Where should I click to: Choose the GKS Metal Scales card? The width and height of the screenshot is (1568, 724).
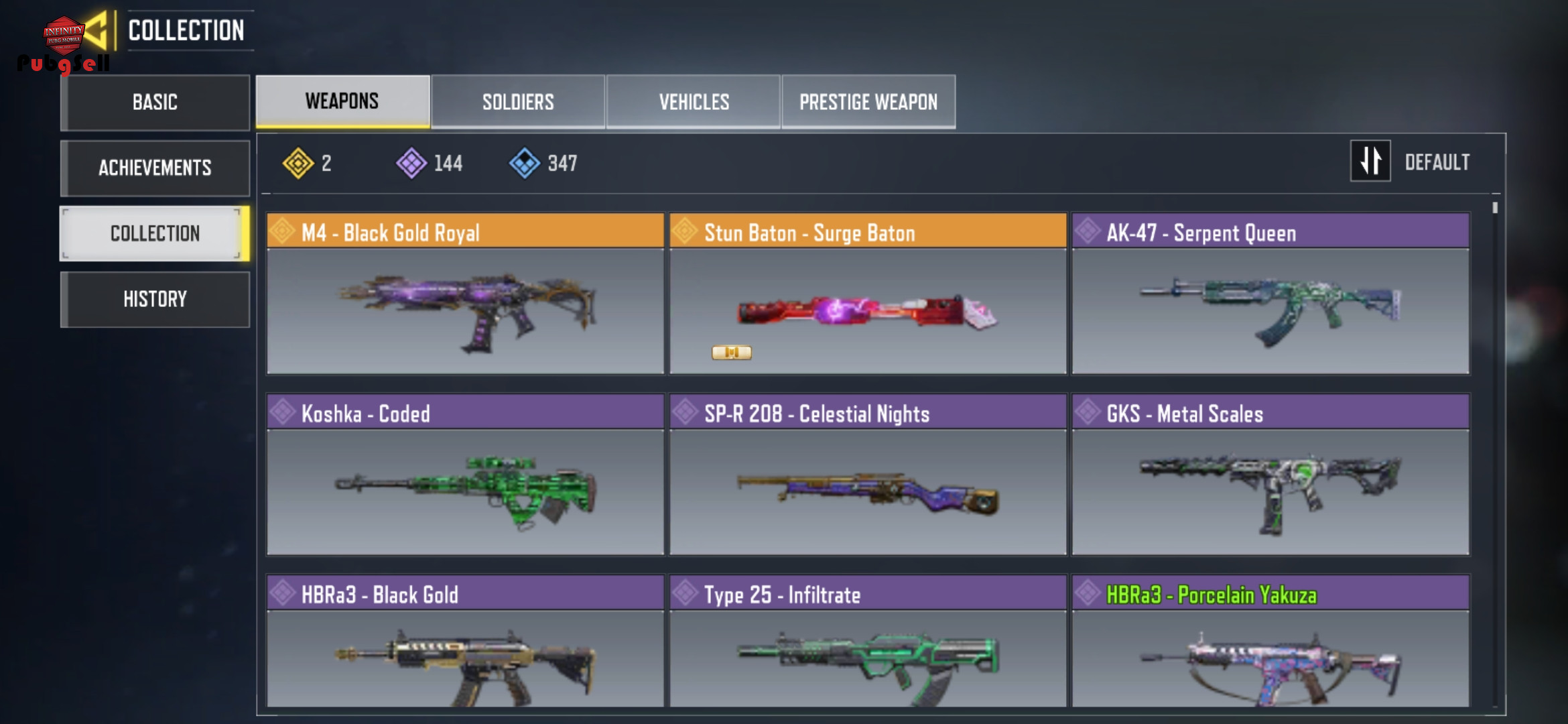pos(1270,475)
